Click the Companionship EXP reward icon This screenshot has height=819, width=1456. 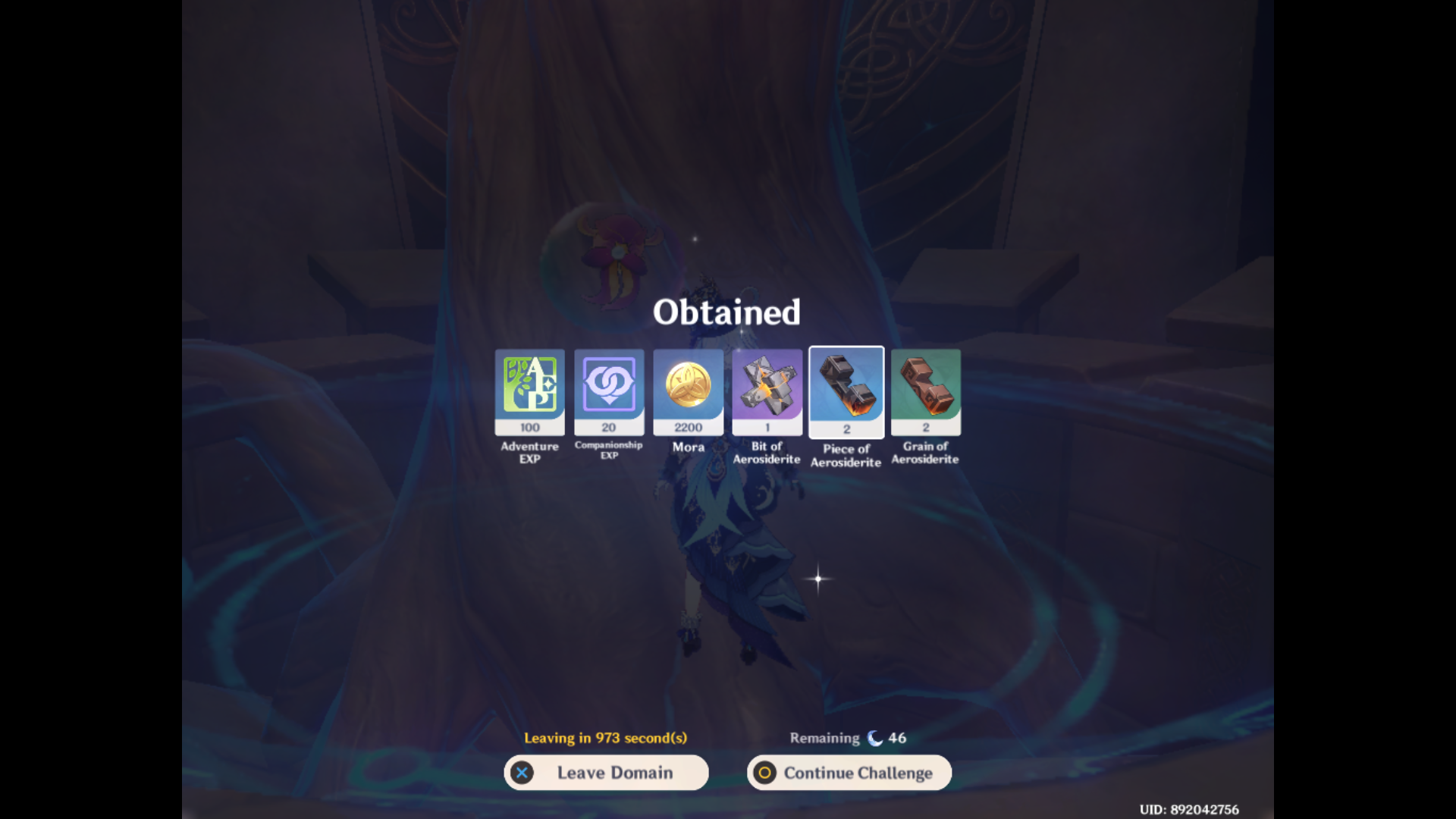609,391
